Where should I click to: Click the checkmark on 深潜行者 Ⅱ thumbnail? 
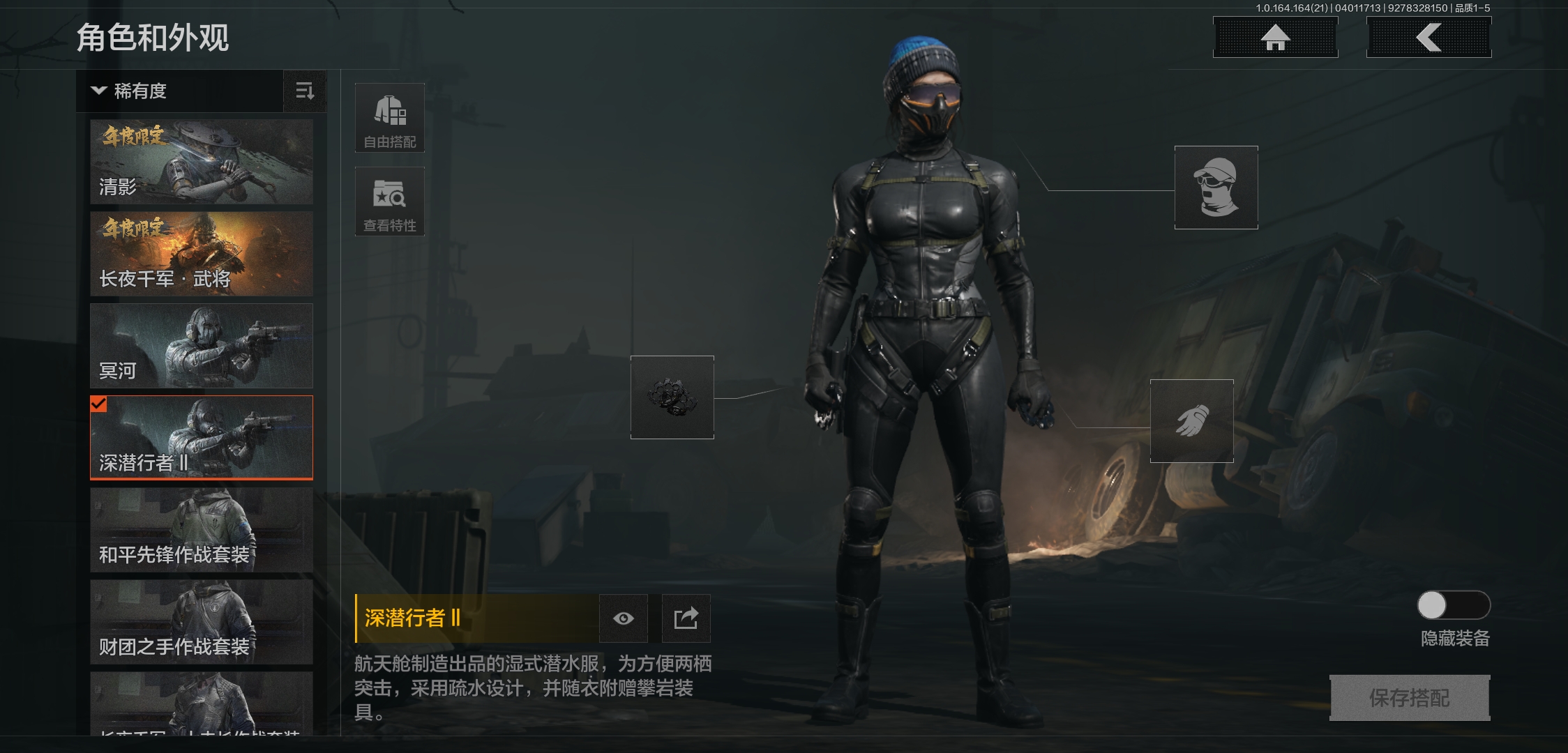[x=98, y=402]
